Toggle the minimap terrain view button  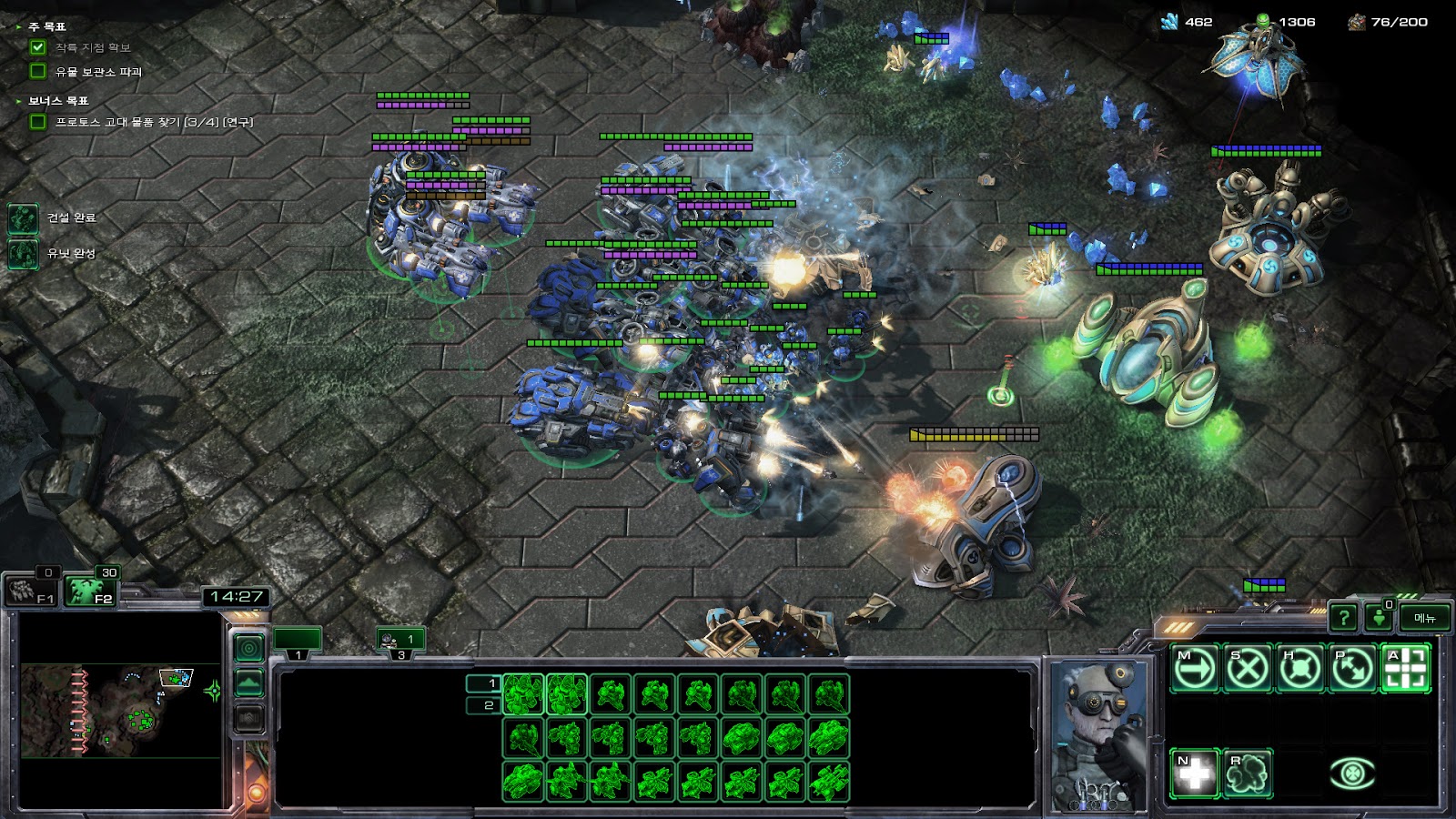[249, 683]
